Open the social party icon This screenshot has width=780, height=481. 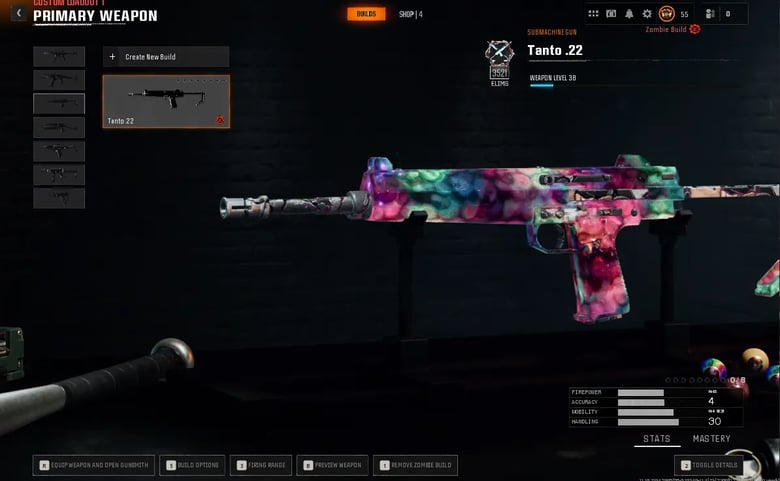tap(710, 14)
